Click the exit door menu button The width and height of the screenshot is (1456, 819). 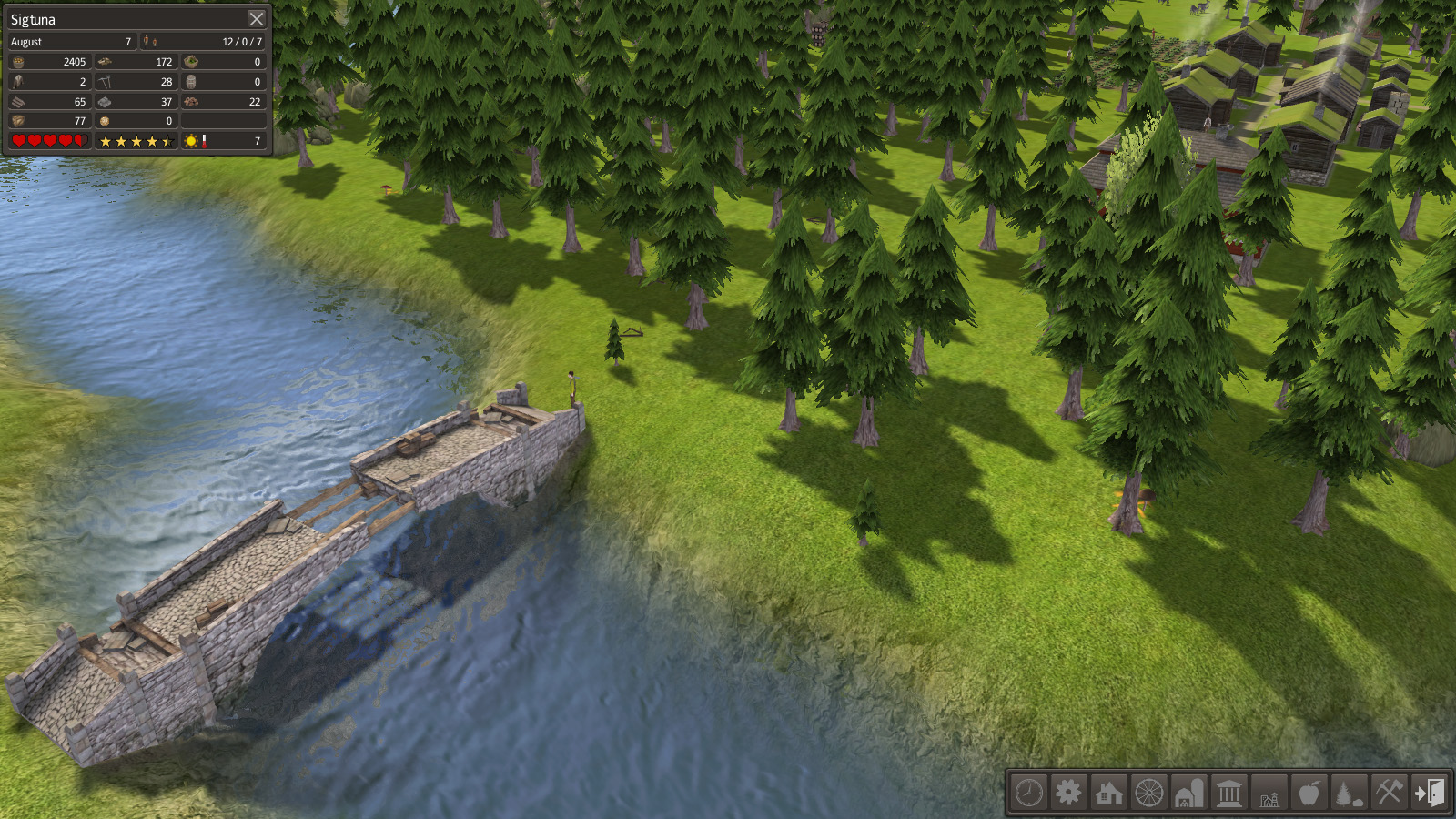(1429, 793)
